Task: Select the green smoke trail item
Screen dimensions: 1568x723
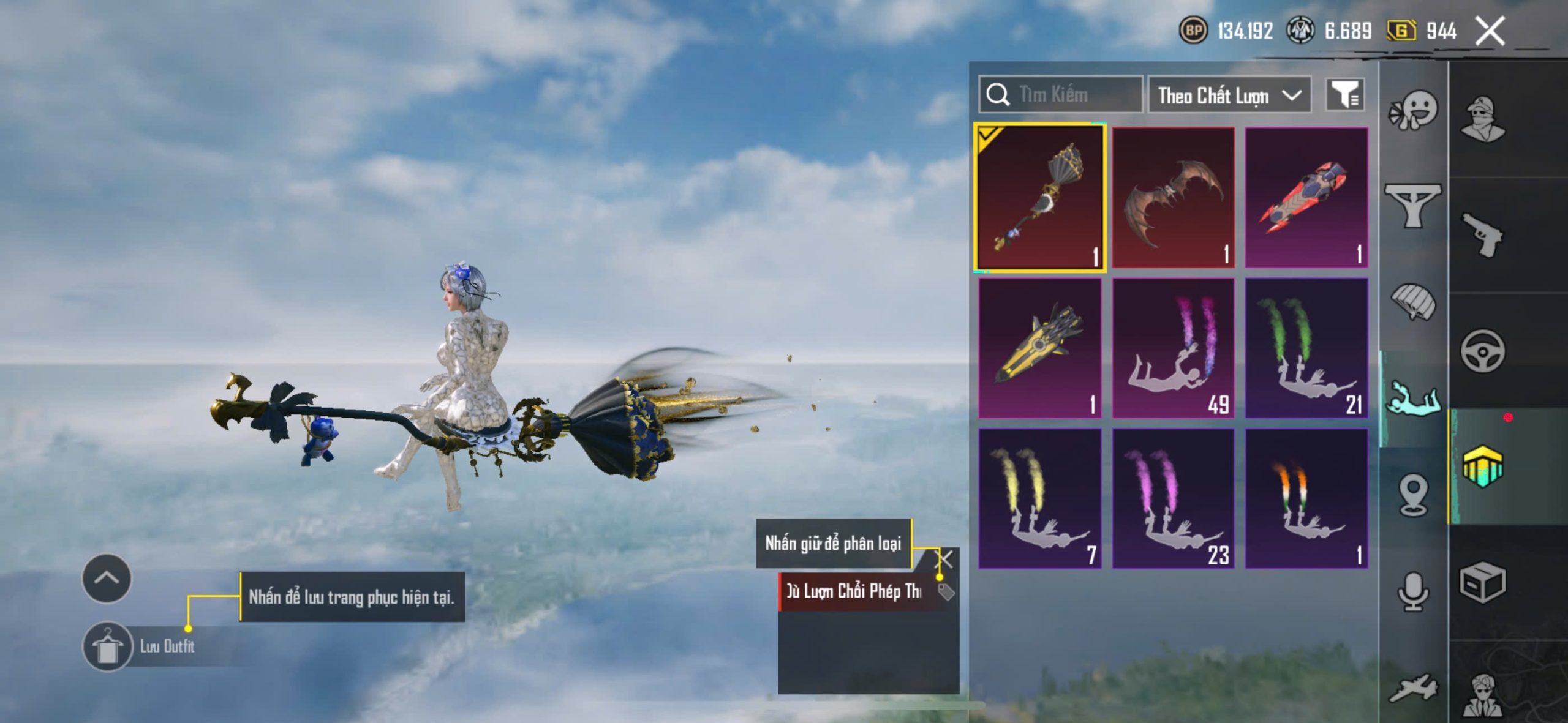Action: click(1306, 348)
